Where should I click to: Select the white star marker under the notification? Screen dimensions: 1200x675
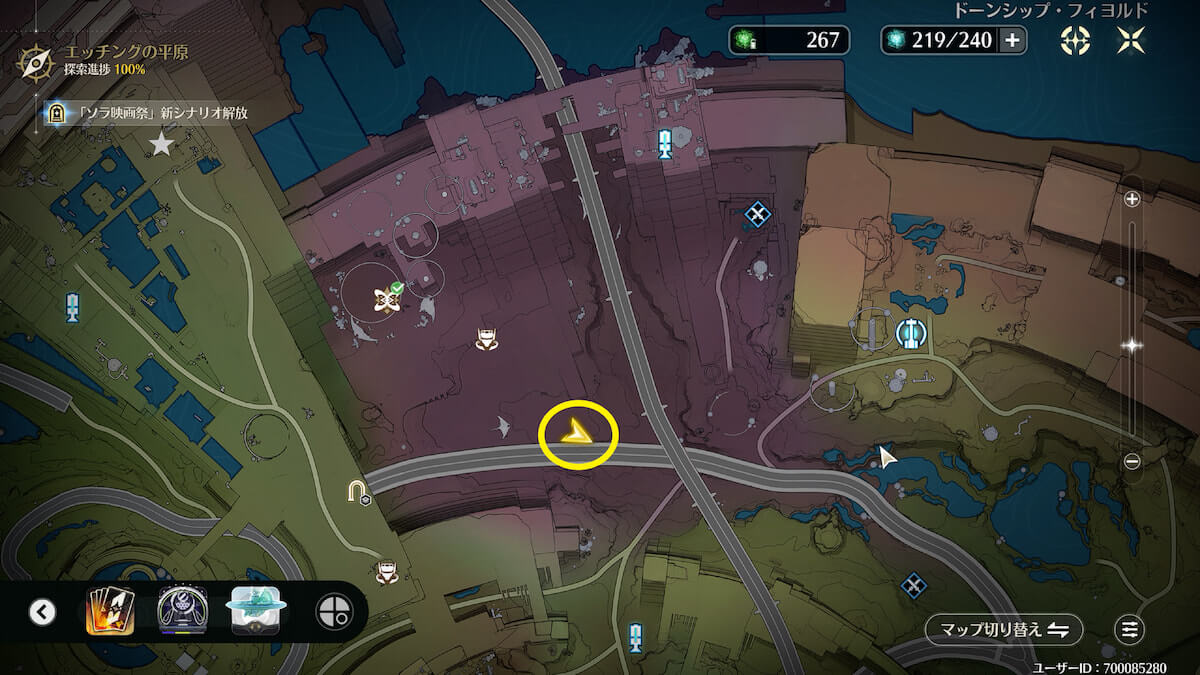pos(161,146)
